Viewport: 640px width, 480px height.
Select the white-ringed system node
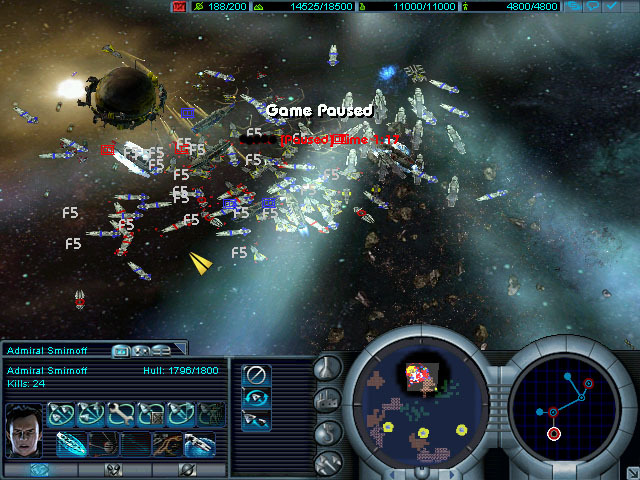click(x=553, y=434)
